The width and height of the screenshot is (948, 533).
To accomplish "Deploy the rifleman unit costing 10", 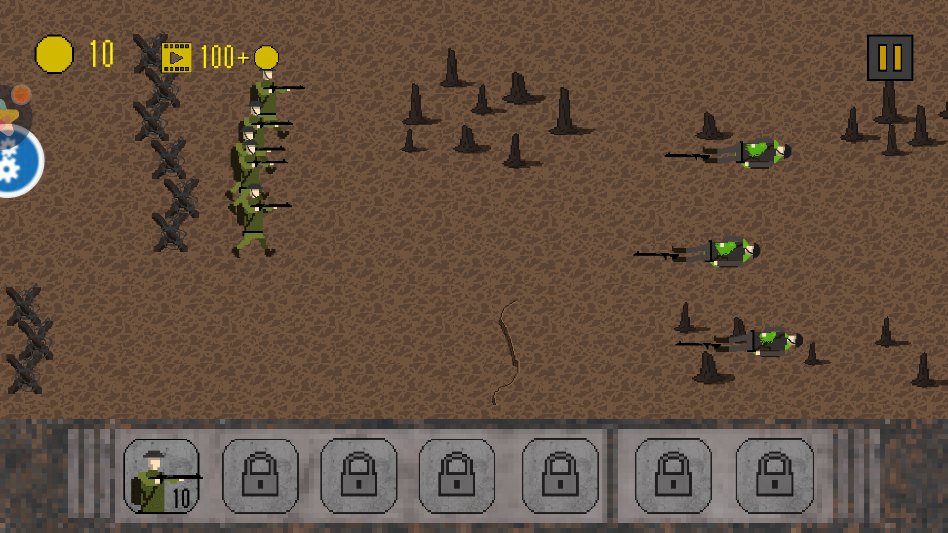I will click(161, 476).
